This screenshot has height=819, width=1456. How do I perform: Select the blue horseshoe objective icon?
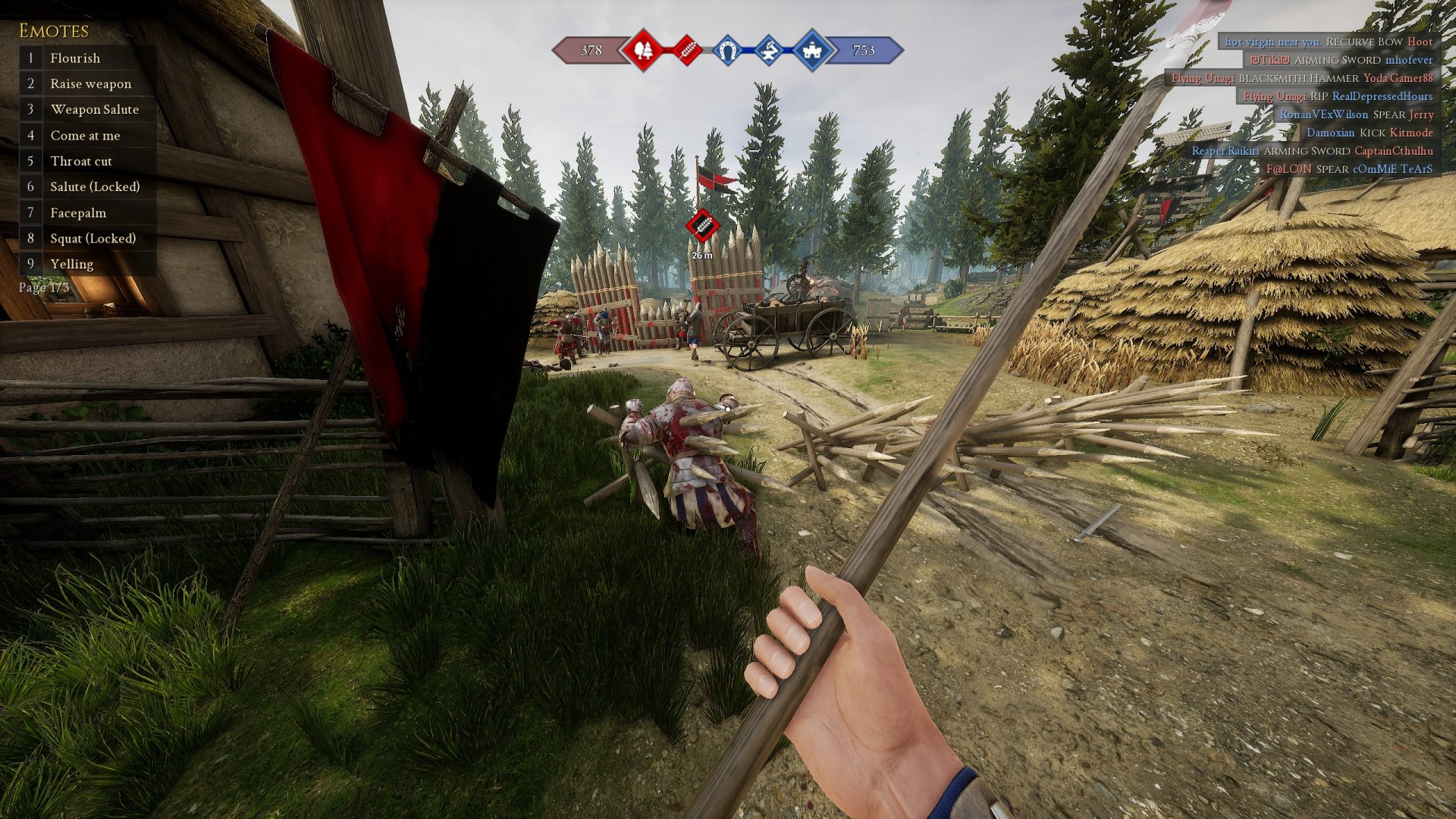click(x=728, y=51)
